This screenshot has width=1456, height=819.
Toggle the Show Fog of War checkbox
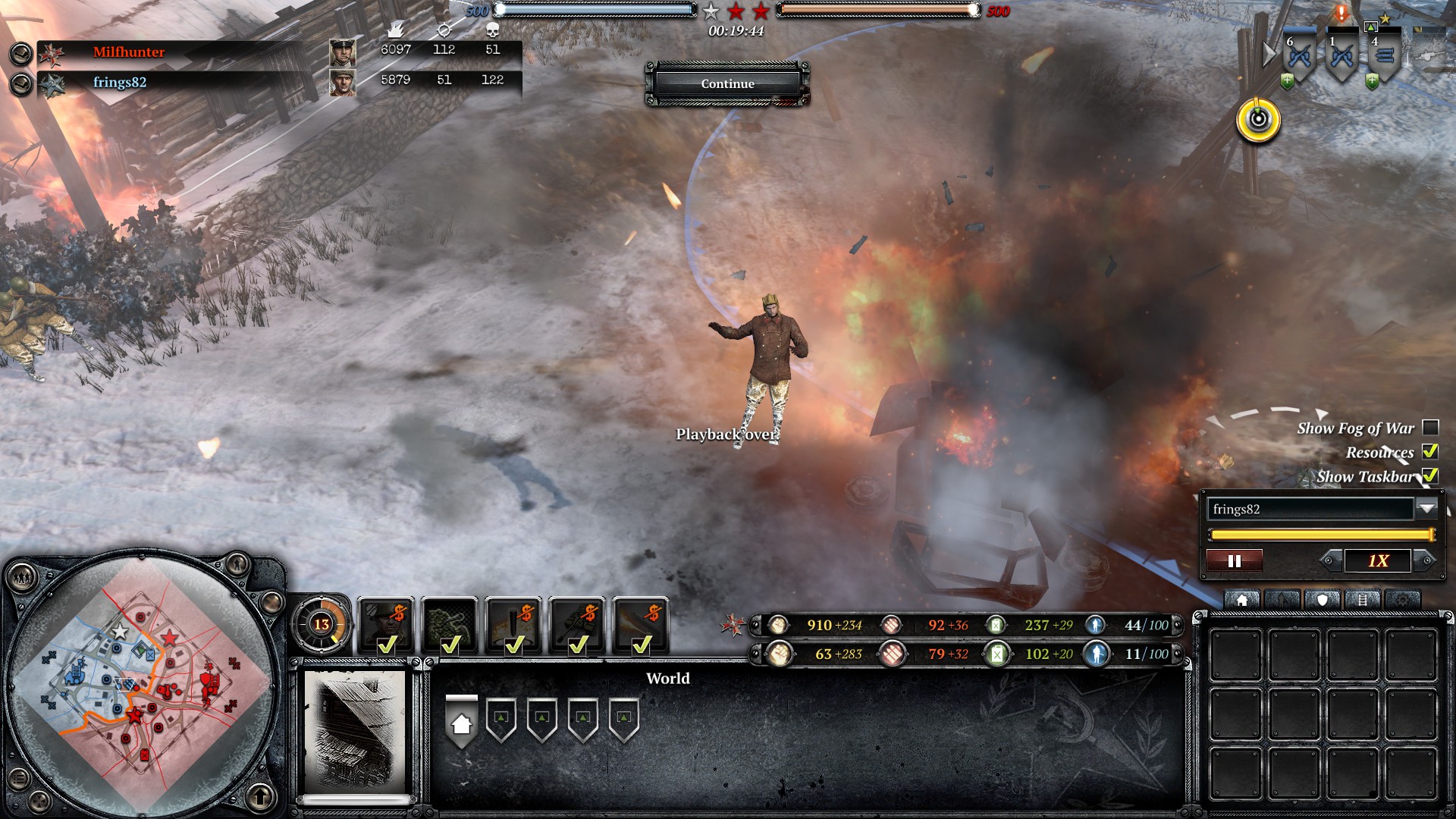tap(1430, 428)
